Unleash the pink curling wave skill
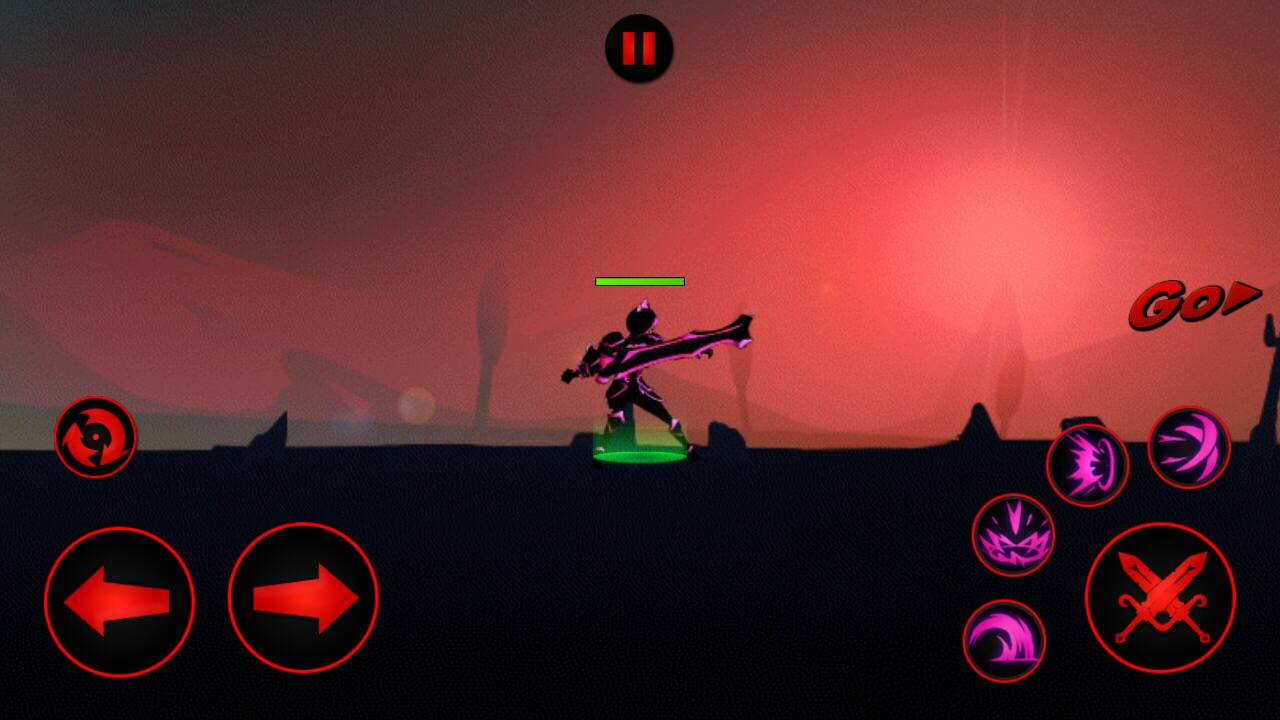The height and width of the screenshot is (720, 1280). coord(1004,641)
